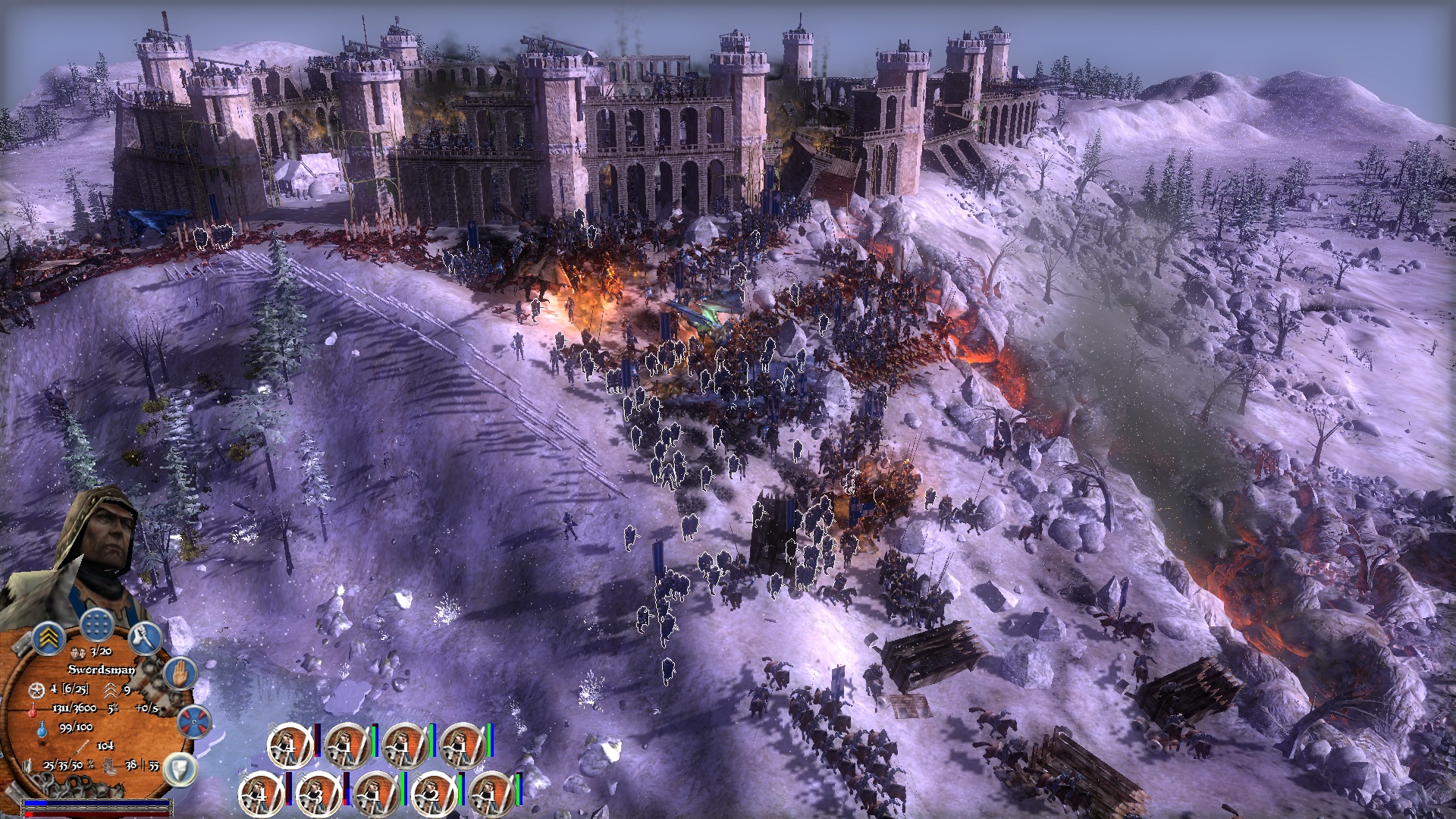Click the sword damage icon above 104
Screen dimensions: 1456x819
tap(82, 747)
